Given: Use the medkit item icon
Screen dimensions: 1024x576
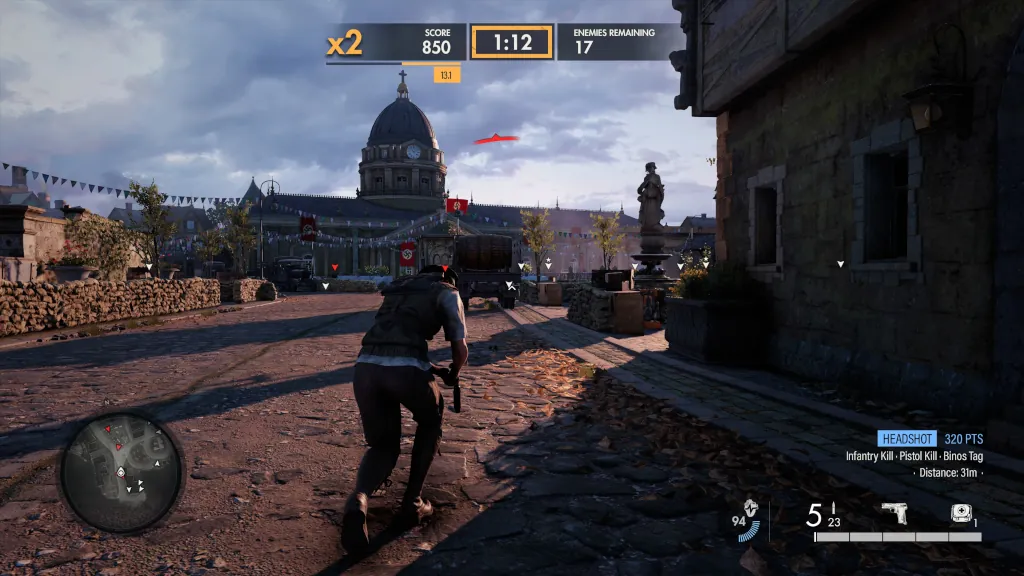Looking at the screenshot, I should point(960,514).
